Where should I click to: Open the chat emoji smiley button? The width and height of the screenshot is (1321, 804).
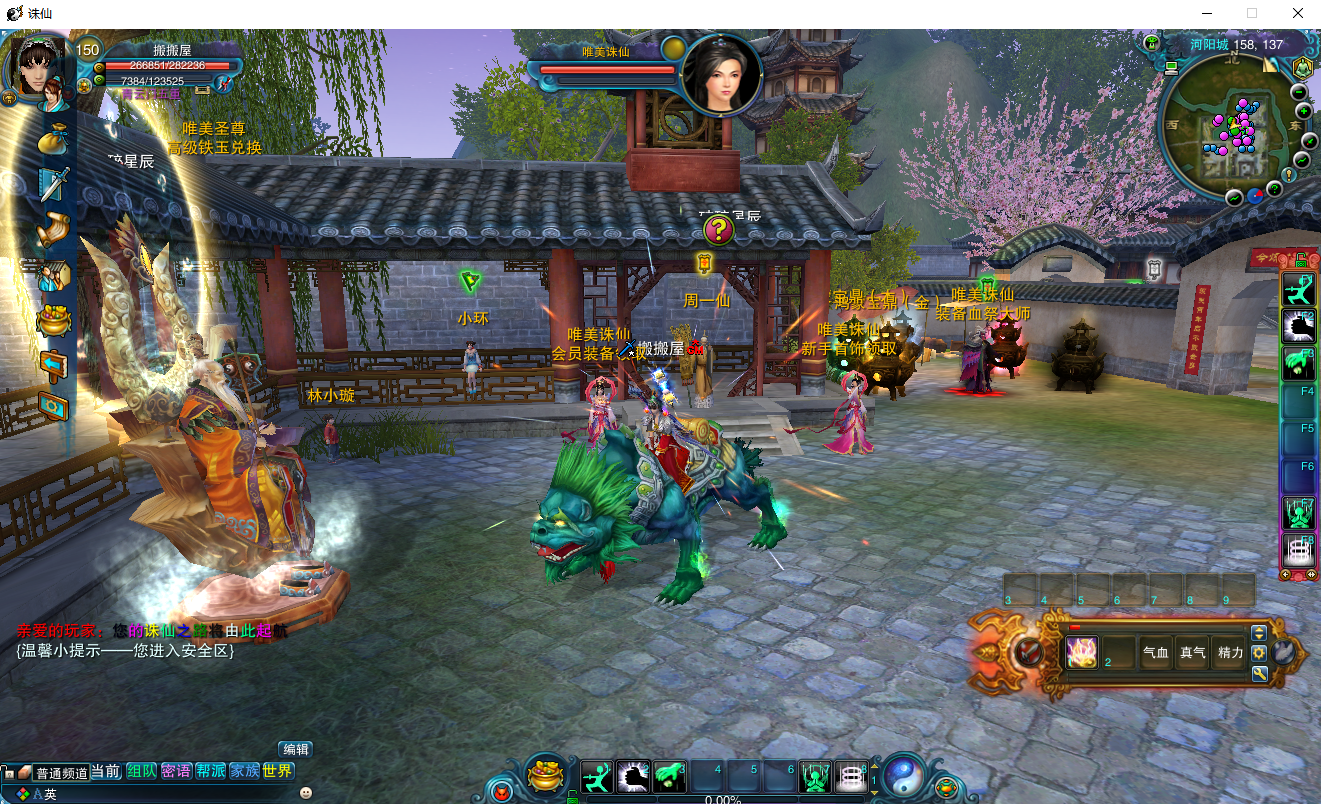tap(306, 793)
